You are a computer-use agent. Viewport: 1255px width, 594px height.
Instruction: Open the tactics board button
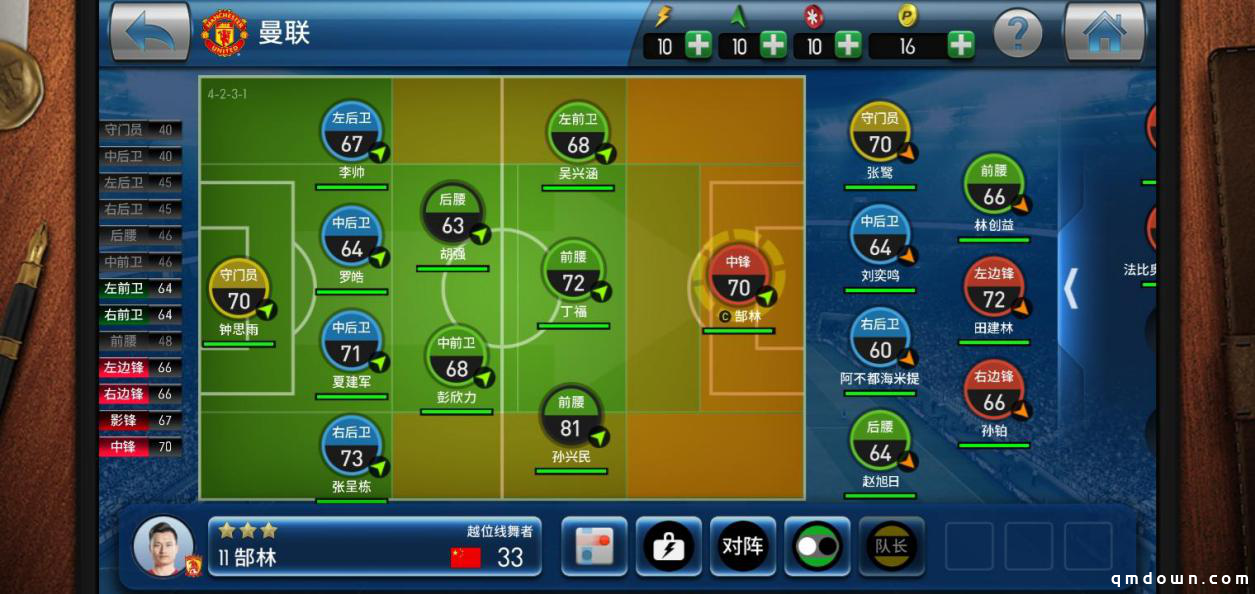coord(595,546)
